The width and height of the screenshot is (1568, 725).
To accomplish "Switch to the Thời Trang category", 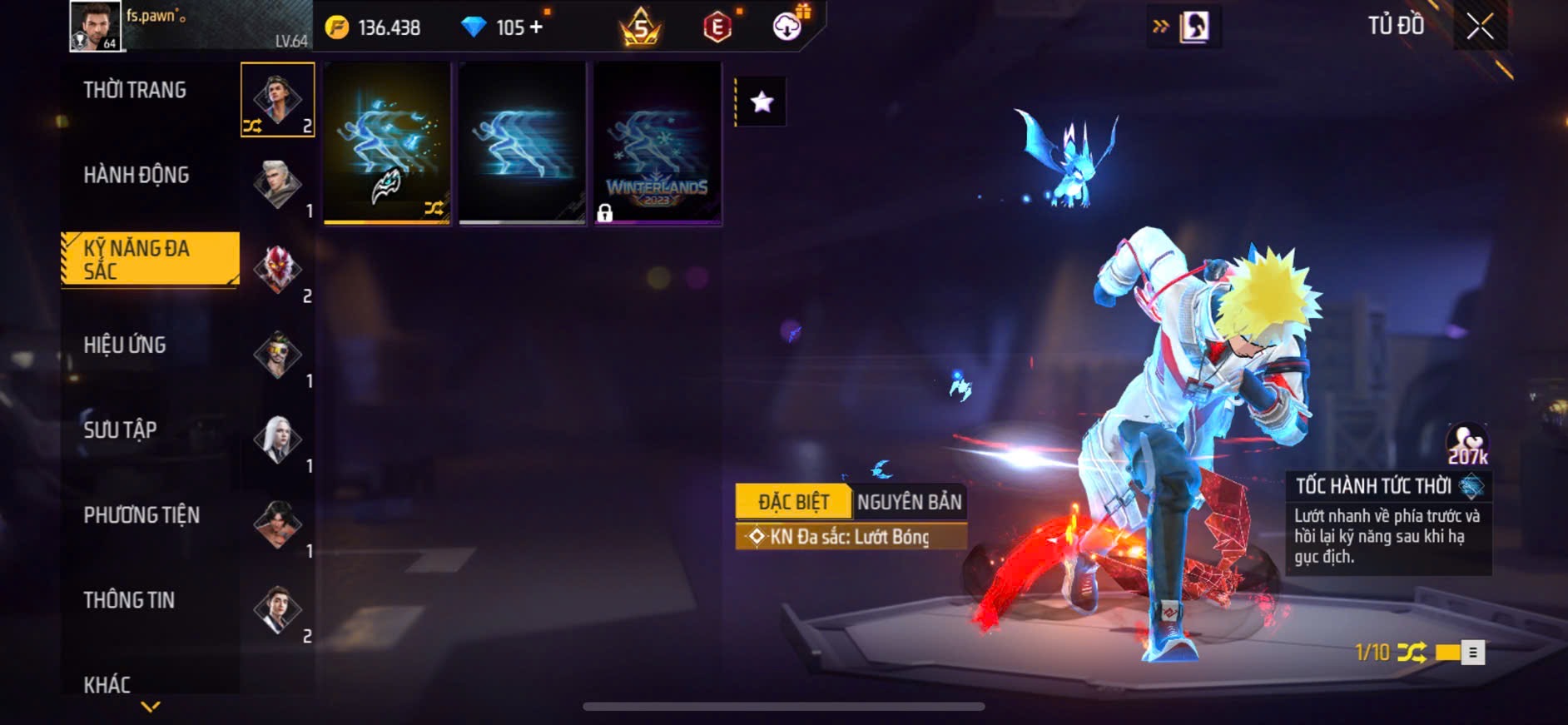I will pos(135,91).
